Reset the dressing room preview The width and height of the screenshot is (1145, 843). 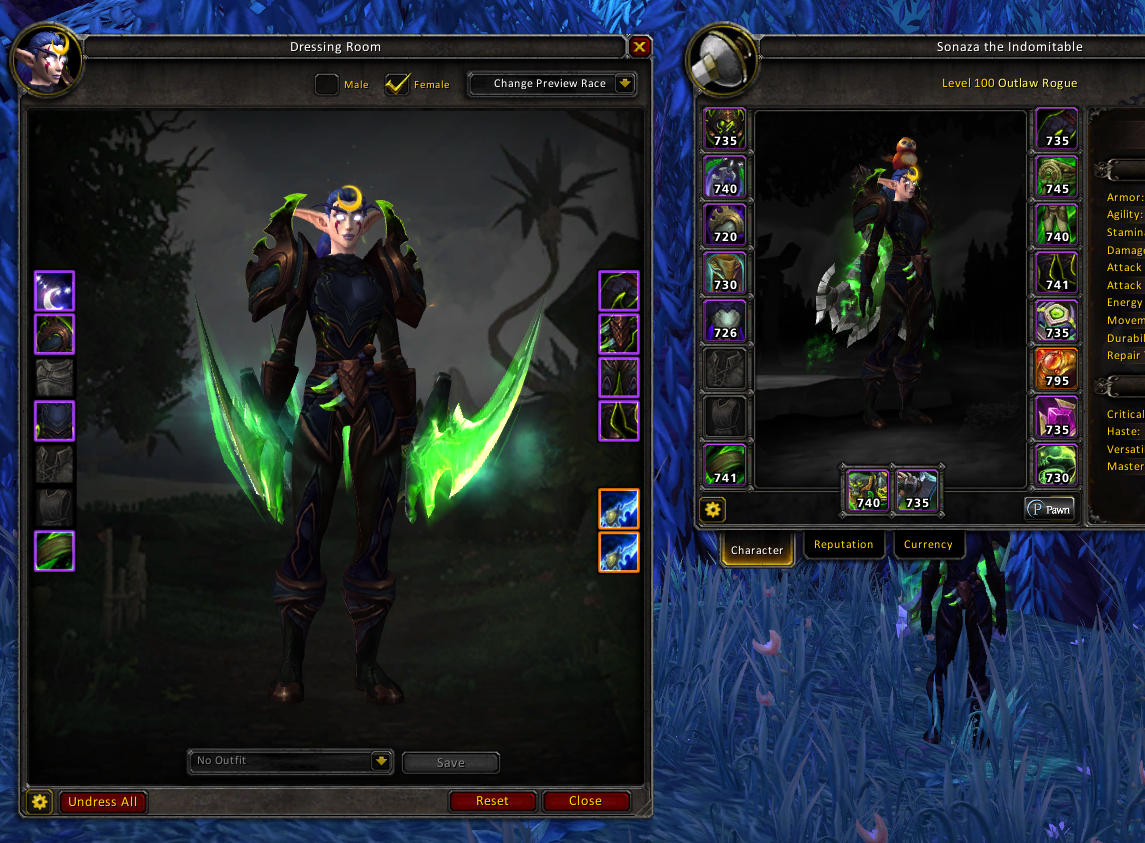[492, 801]
